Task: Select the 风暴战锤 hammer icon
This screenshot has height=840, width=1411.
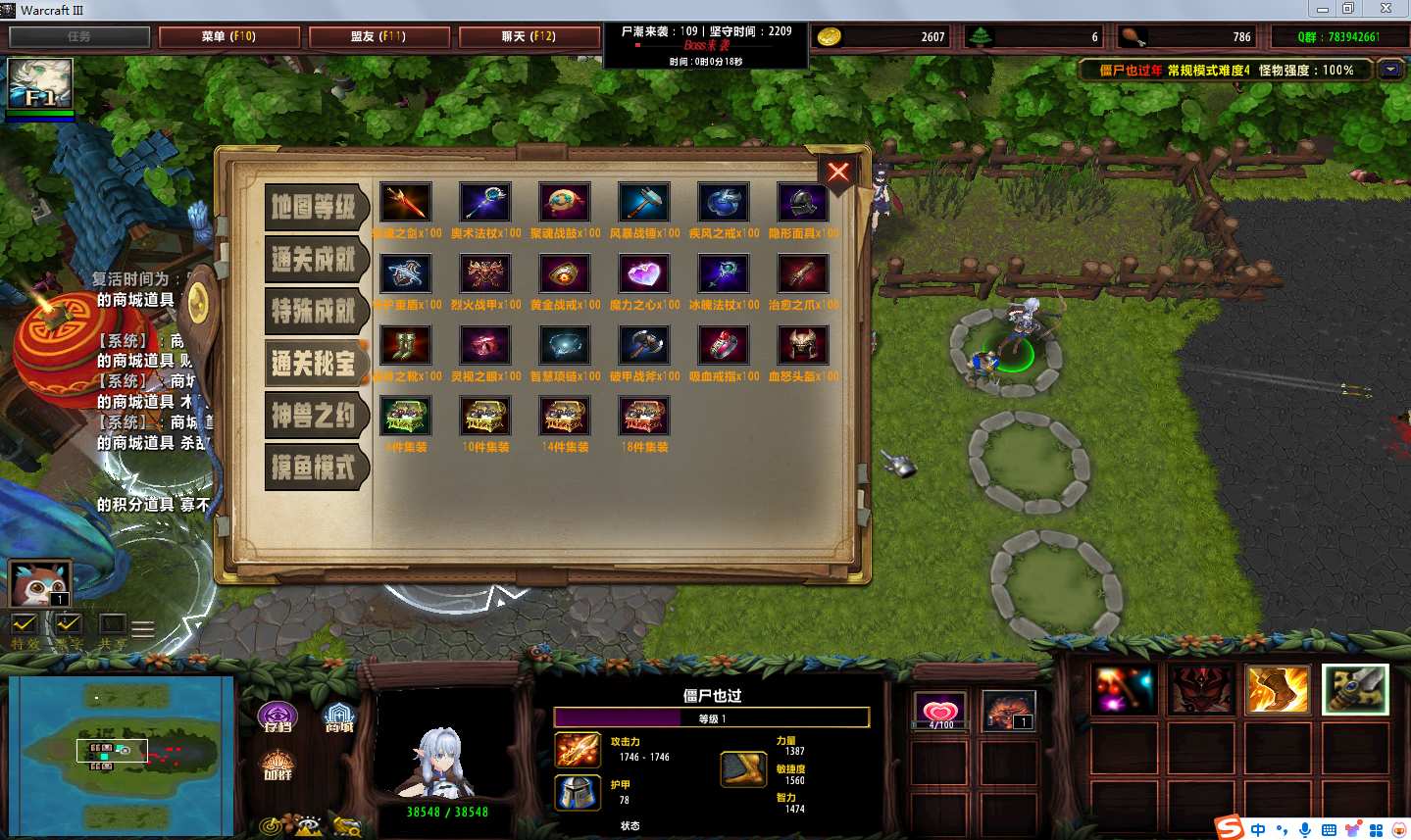Action: [644, 203]
